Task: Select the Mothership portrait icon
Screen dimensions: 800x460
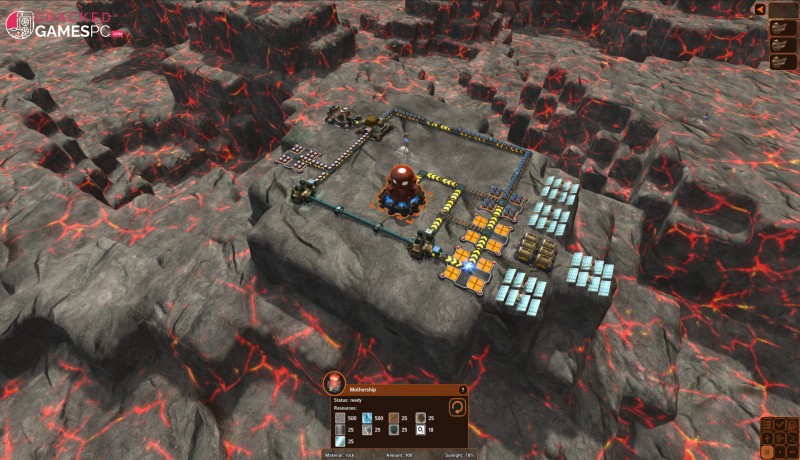Action: tap(334, 384)
